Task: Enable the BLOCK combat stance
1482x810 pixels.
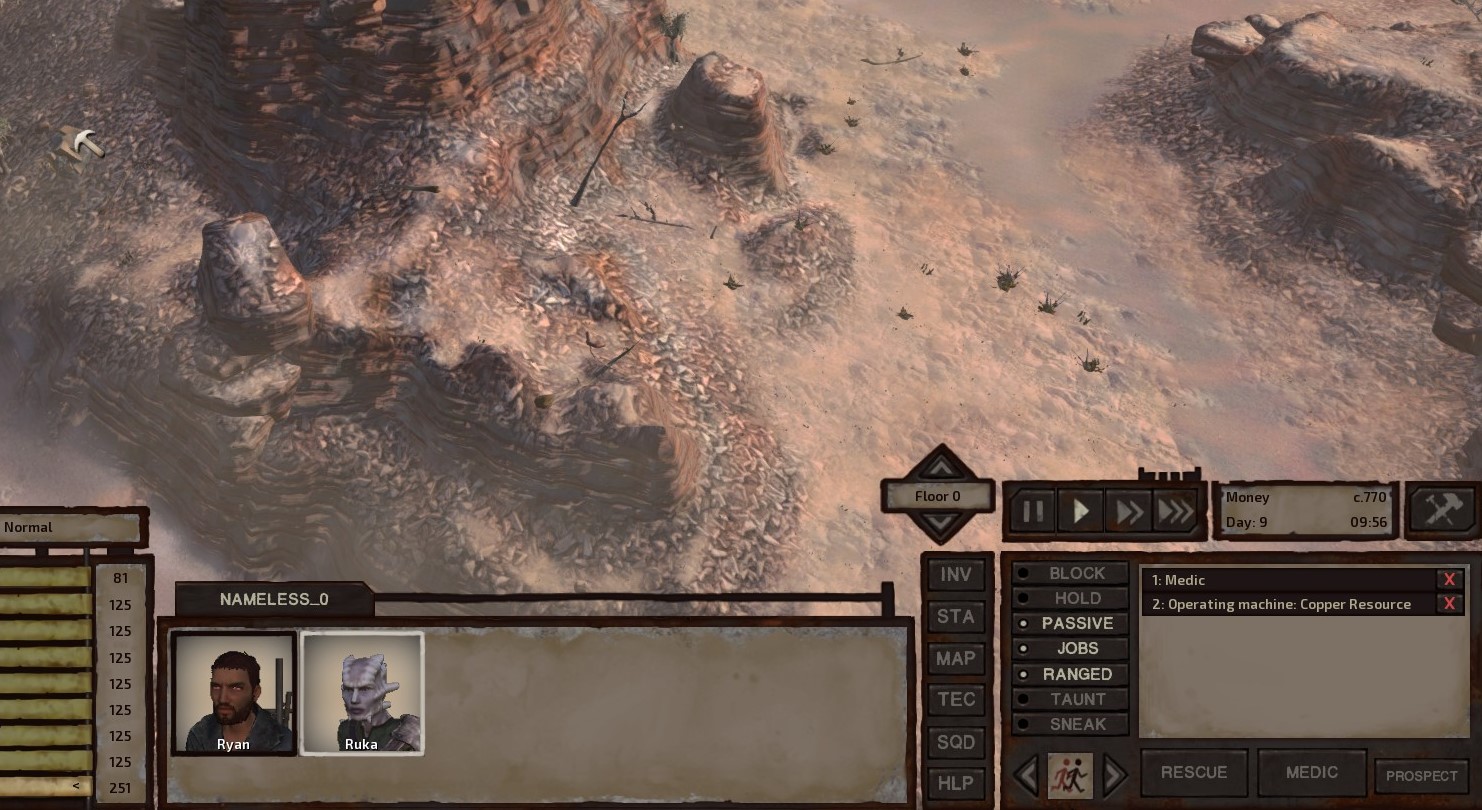Action: pyautogui.click(x=1071, y=573)
